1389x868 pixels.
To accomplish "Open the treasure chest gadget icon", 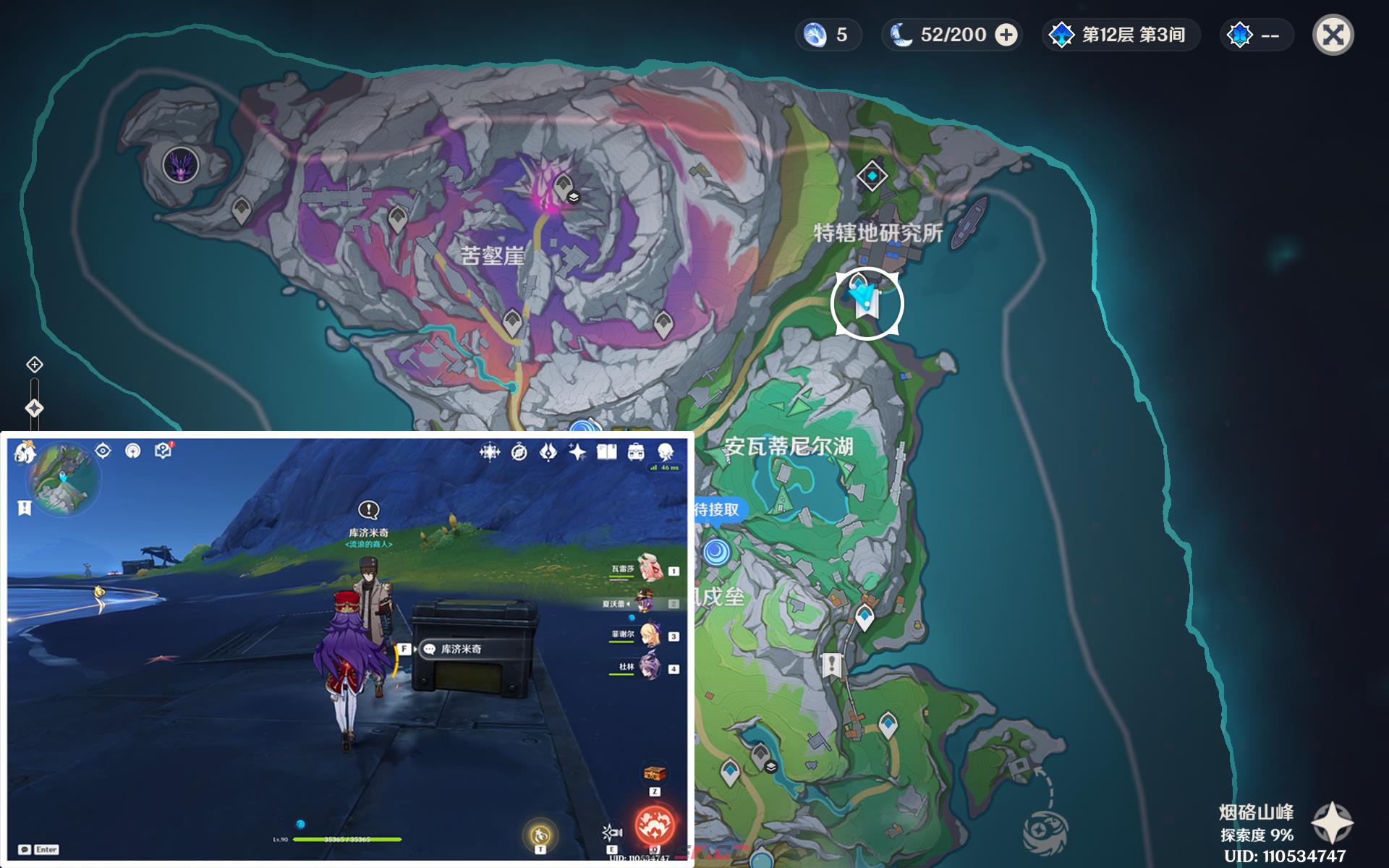I will [654, 773].
